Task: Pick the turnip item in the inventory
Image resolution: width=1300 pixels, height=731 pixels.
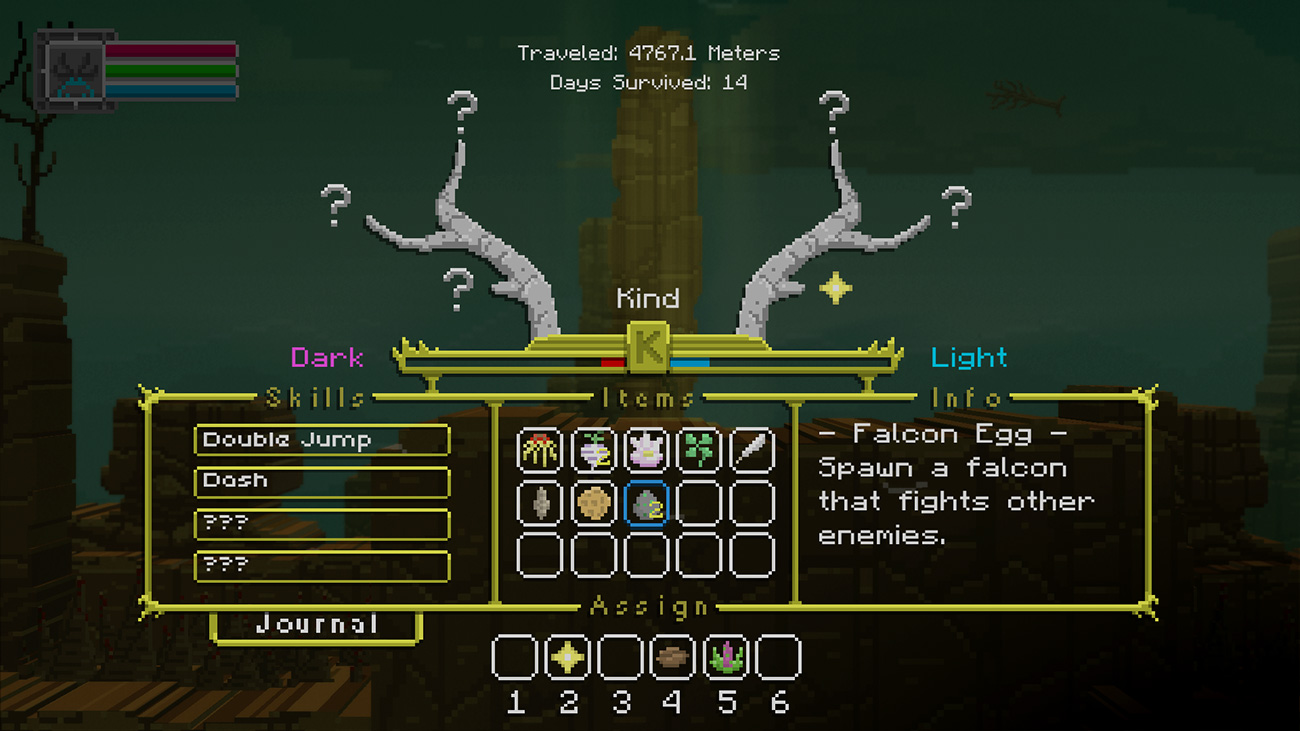Action: point(593,451)
